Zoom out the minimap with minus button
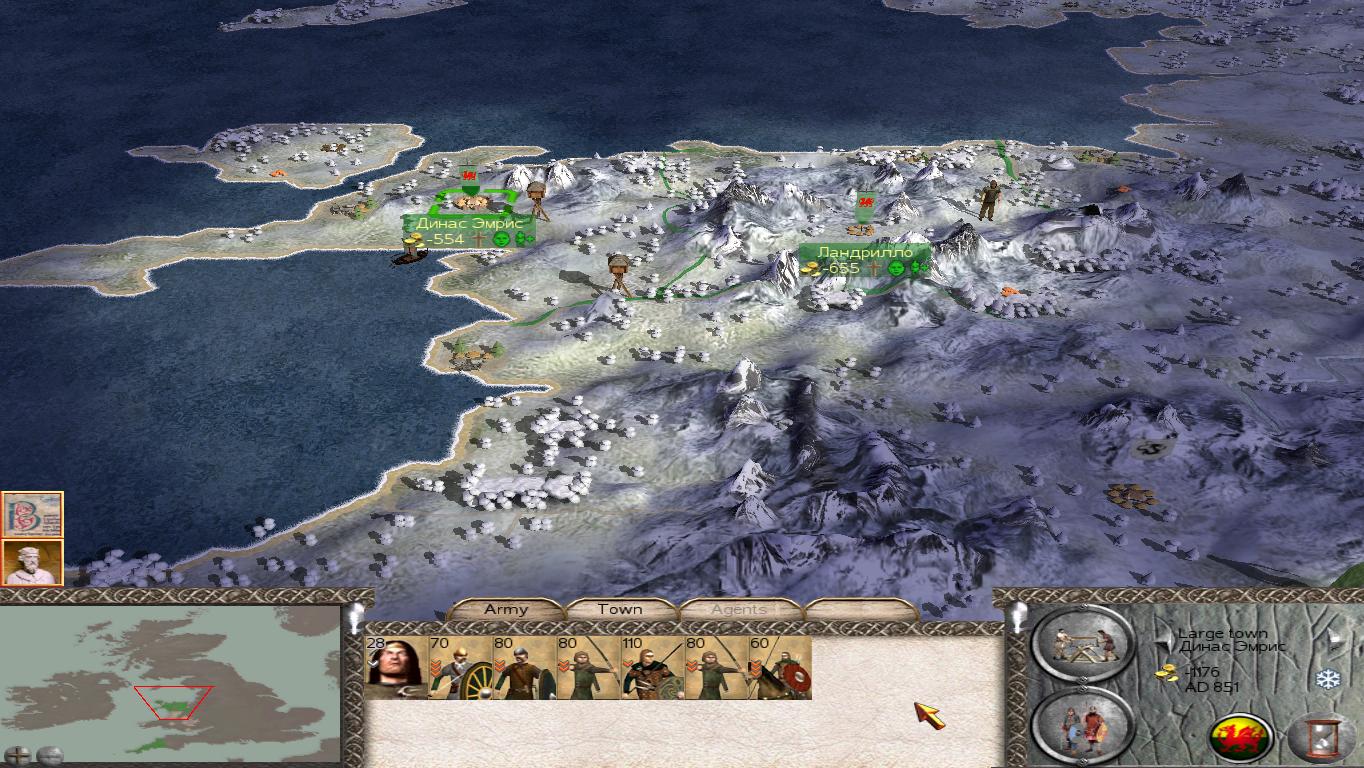Viewport: 1364px width, 768px height. 49,755
